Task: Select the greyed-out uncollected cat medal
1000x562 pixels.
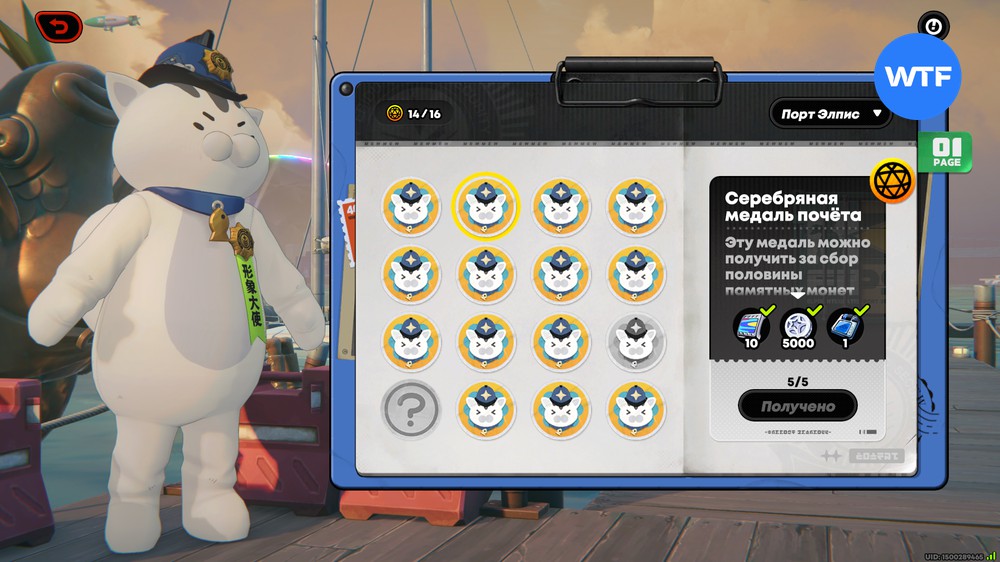Action: [x=637, y=341]
